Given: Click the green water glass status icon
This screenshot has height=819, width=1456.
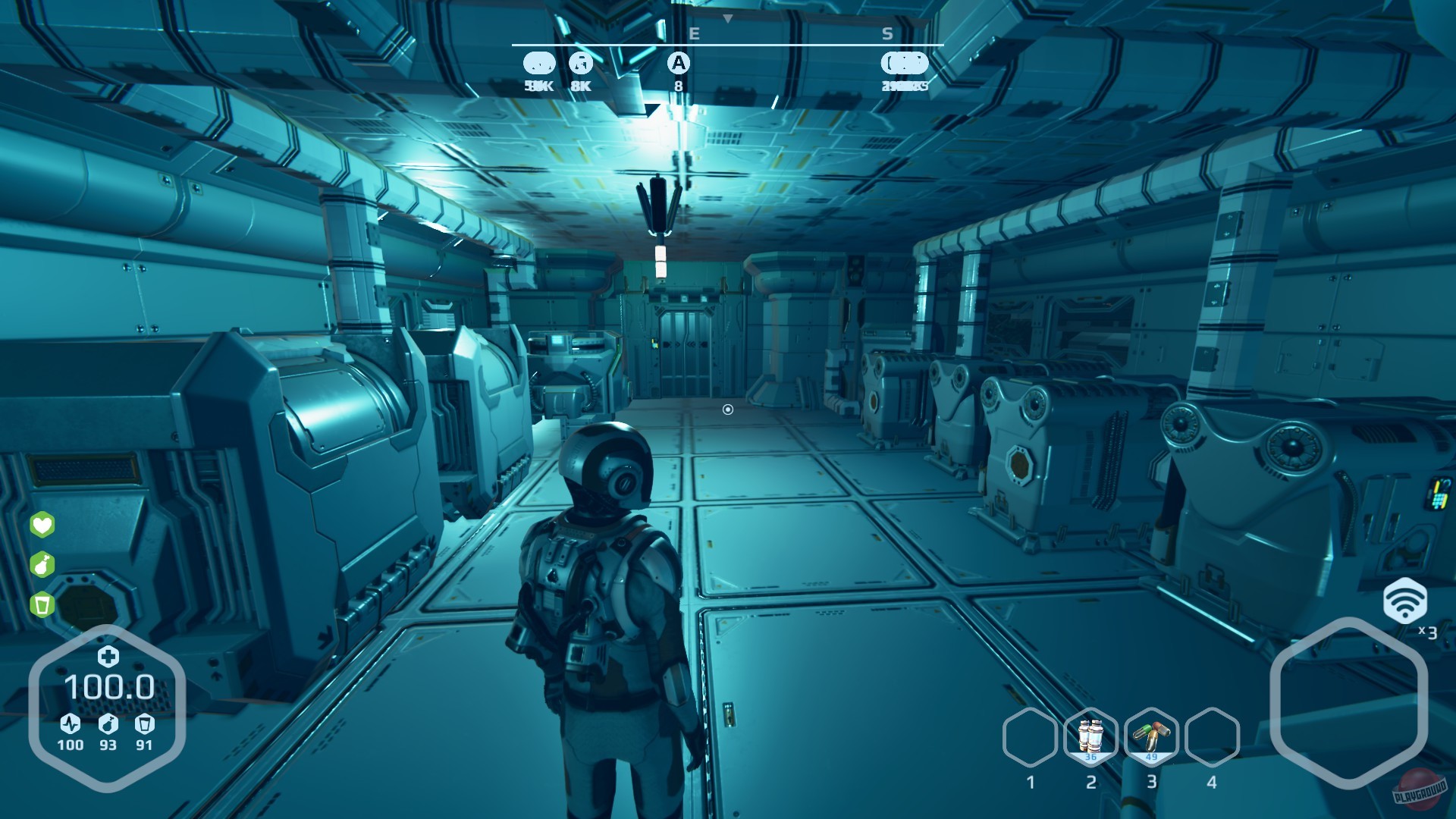Looking at the screenshot, I should coord(42,603).
